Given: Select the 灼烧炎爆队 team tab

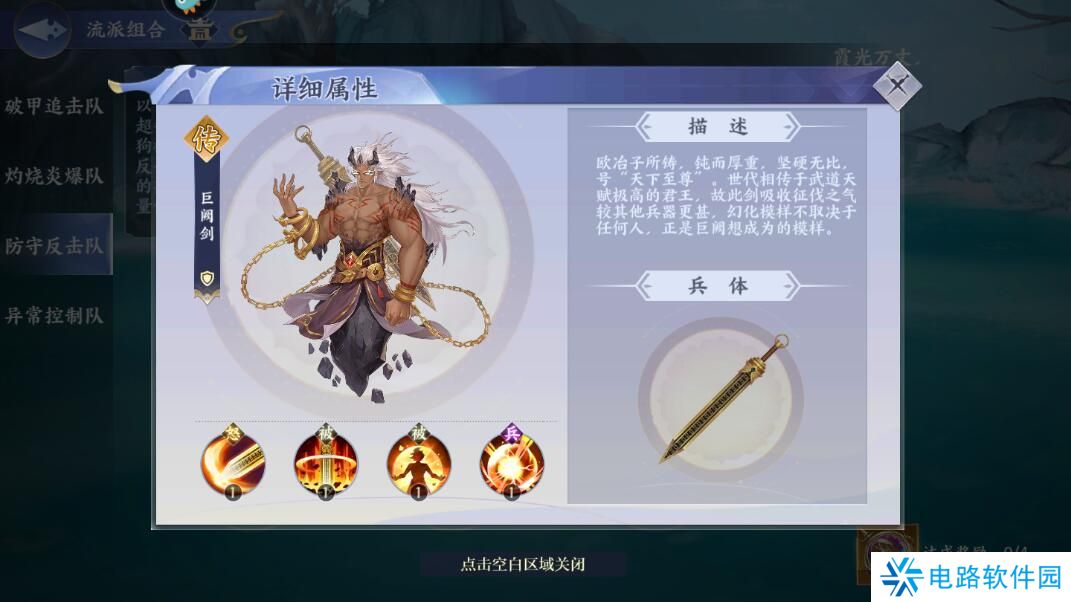Looking at the screenshot, I should pyautogui.click(x=55, y=176).
